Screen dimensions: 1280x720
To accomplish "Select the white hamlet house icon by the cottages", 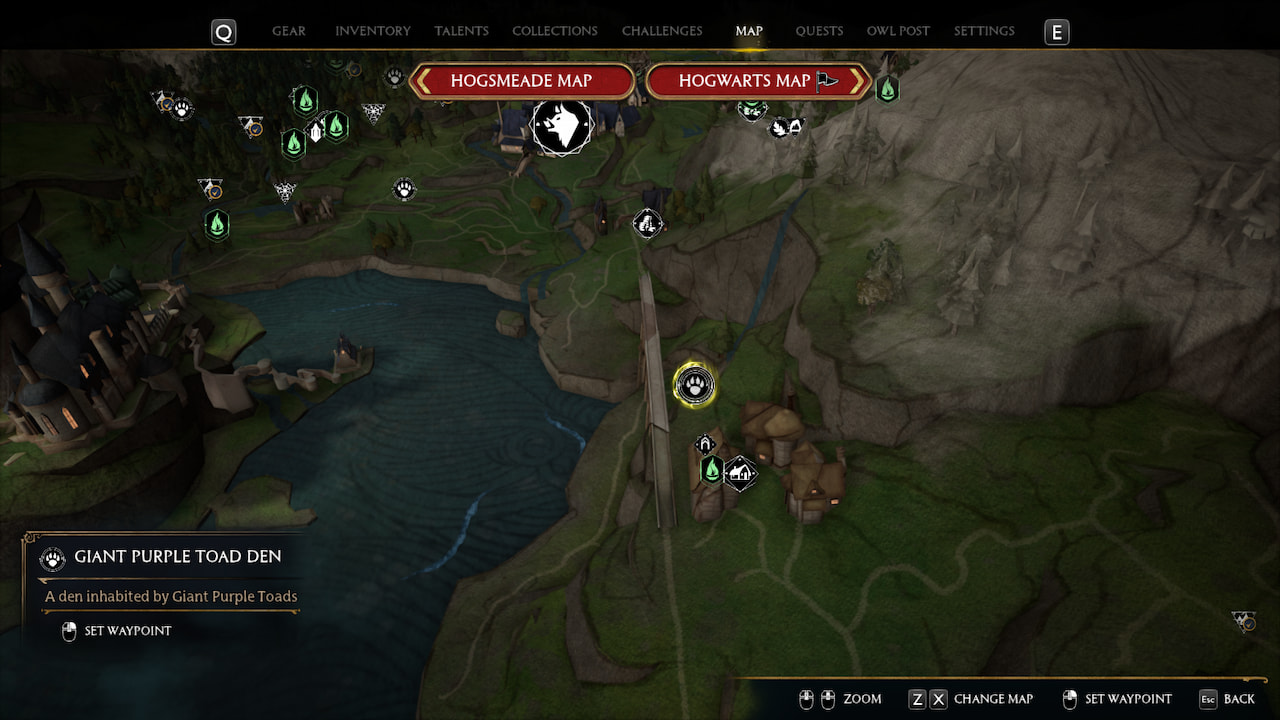I will (x=740, y=472).
